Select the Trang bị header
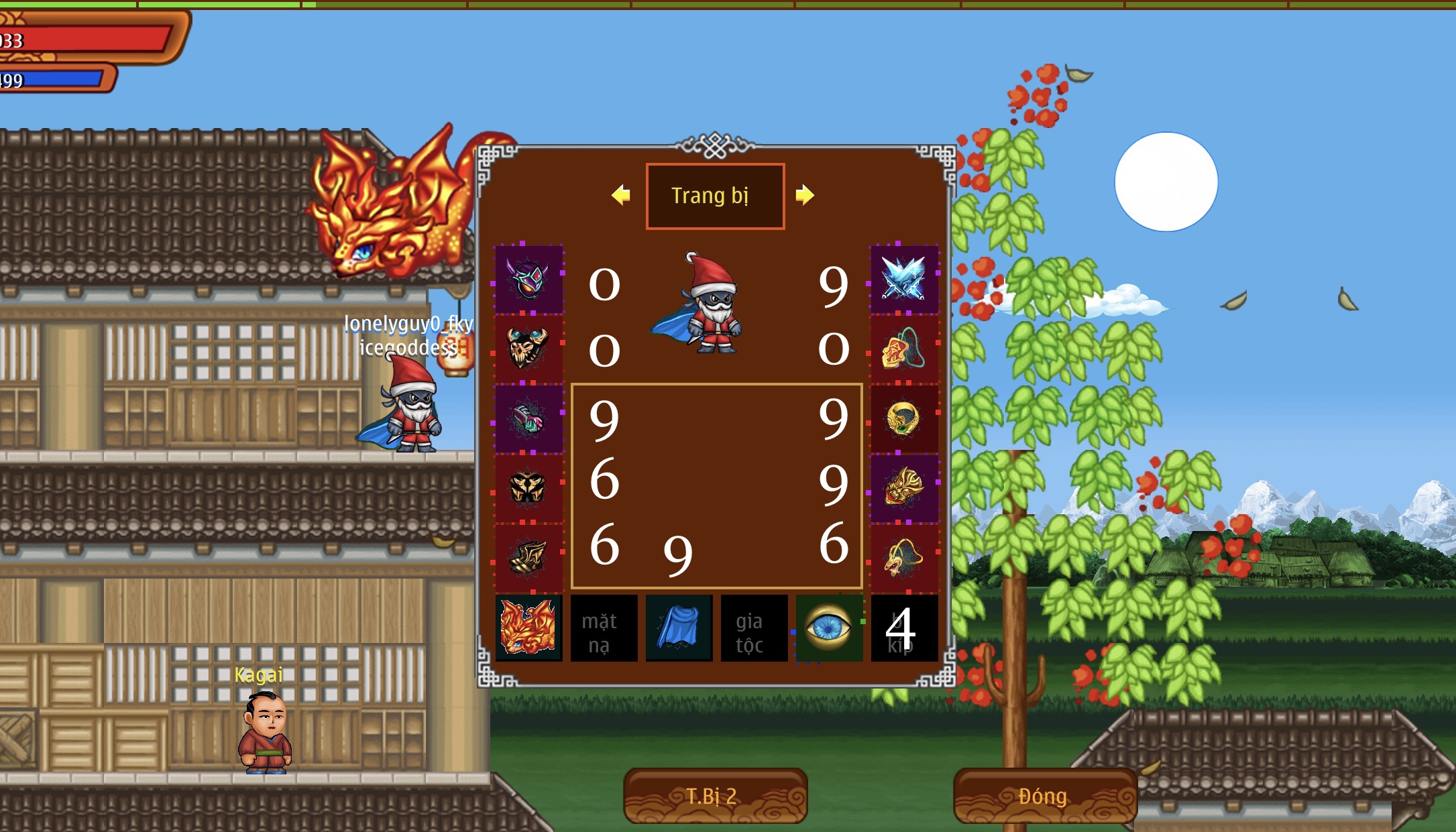 tap(715, 195)
